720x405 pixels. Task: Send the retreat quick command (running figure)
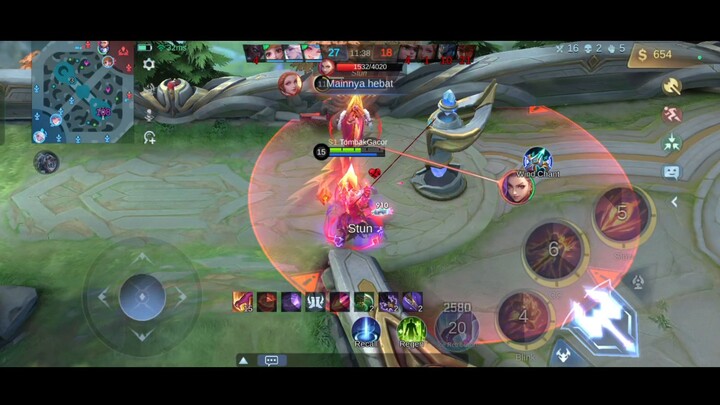(x=672, y=115)
